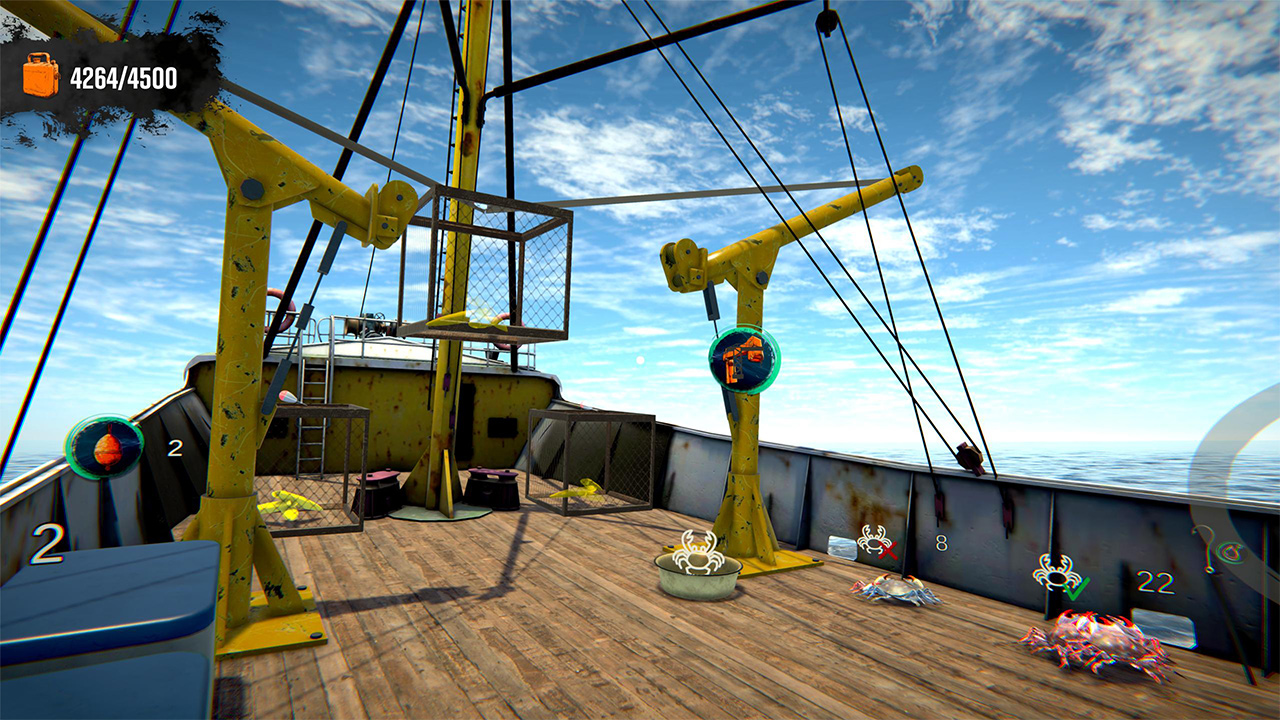Toggle the glowing crane interaction circle
Viewport: 1280px width, 720px height.
click(x=742, y=360)
